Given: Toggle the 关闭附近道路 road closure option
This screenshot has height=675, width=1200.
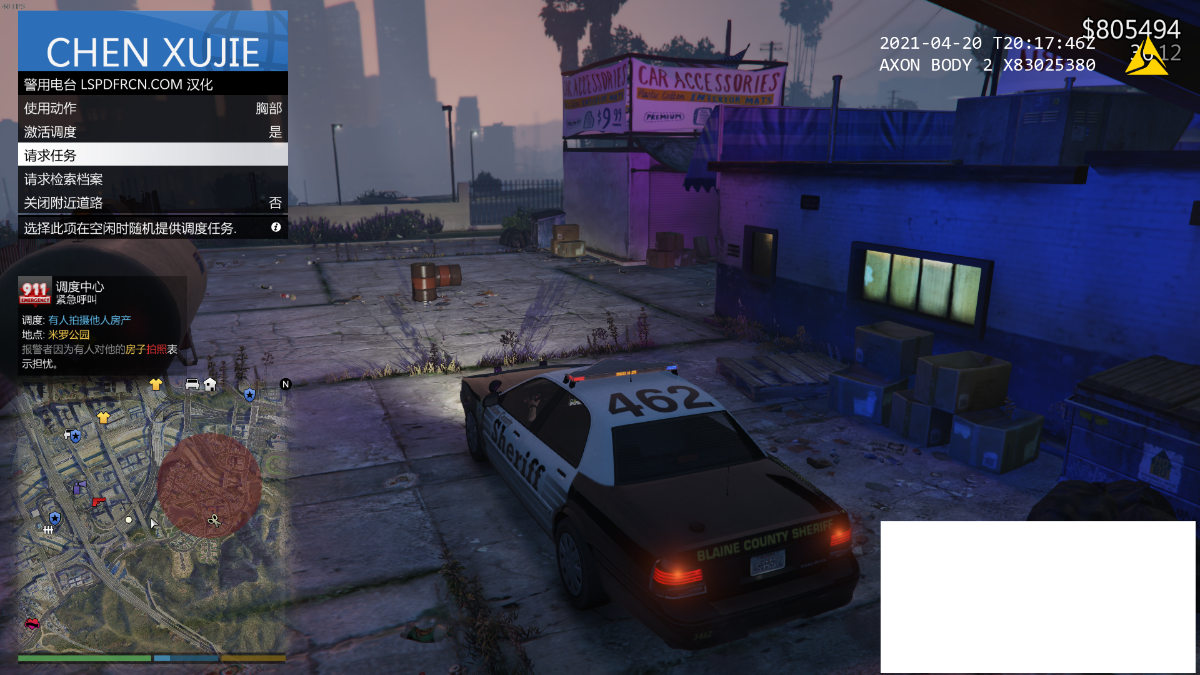Looking at the screenshot, I should 153,202.
